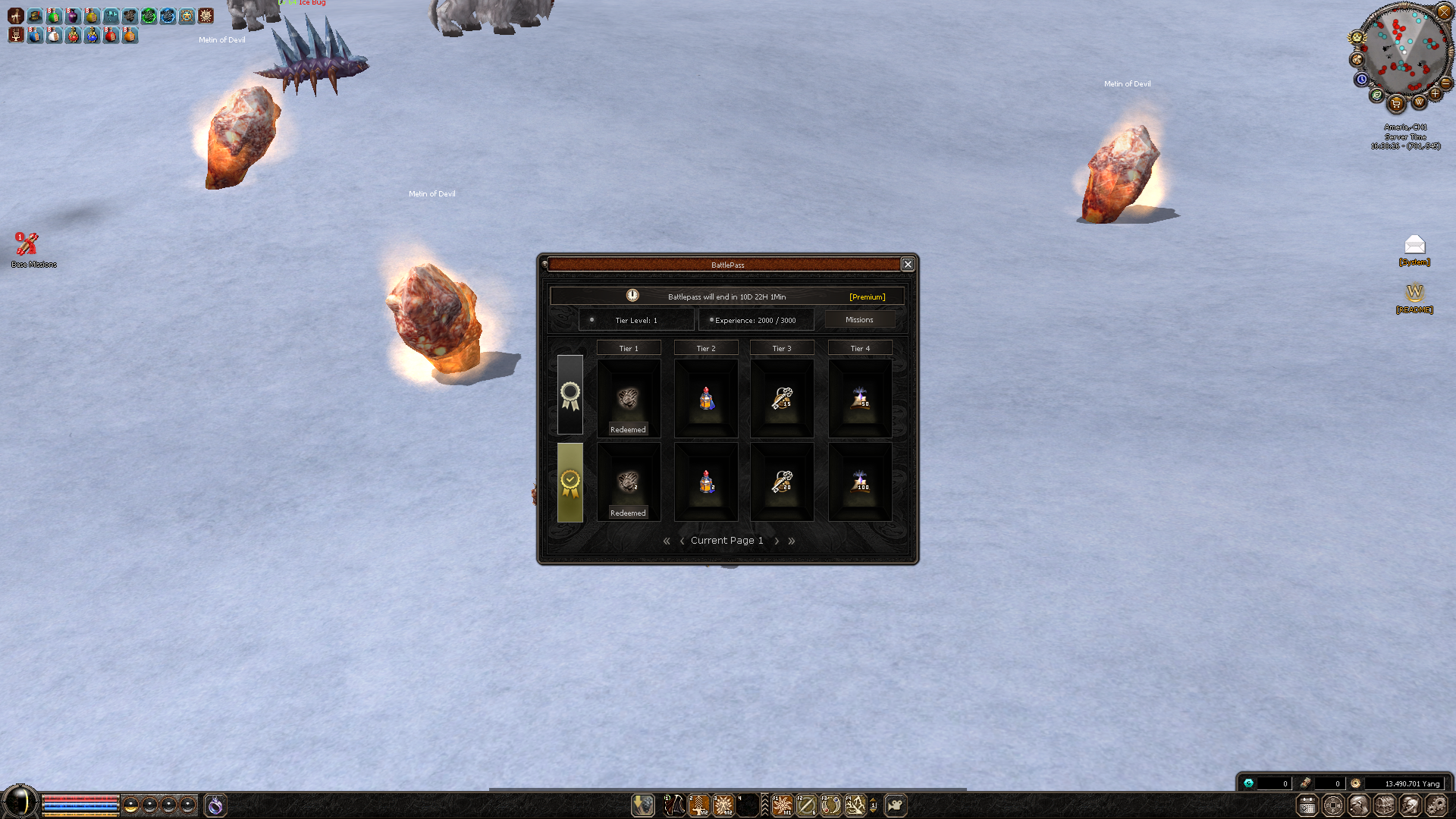The width and height of the screenshot is (1456, 819).
Task: Open the System mail envelope
Action: [x=1414, y=245]
